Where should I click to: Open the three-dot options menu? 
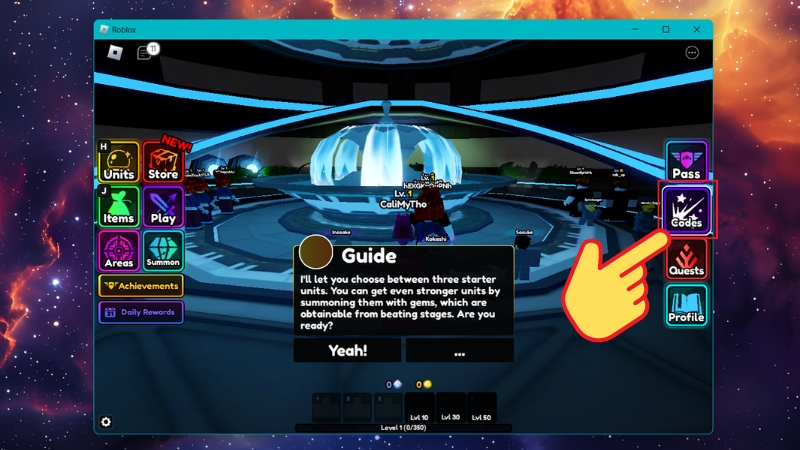point(692,53)
